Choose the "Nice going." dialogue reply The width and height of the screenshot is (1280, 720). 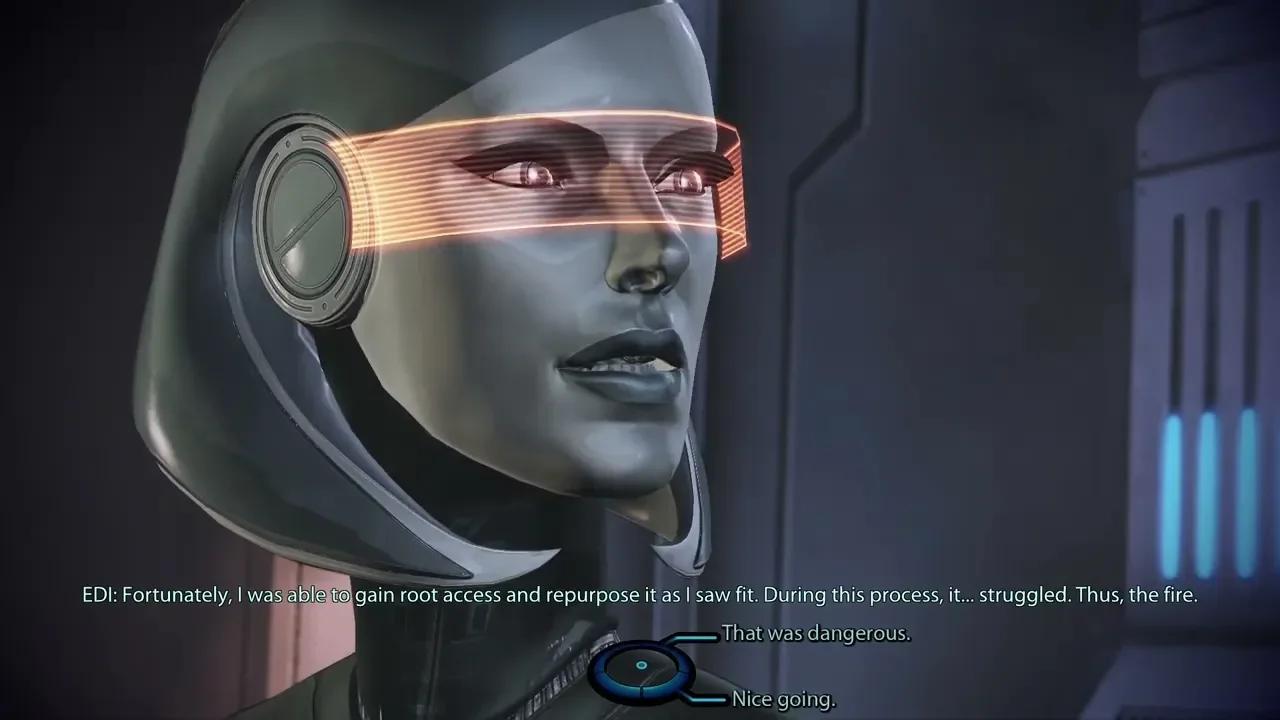[x=785, y=697]
